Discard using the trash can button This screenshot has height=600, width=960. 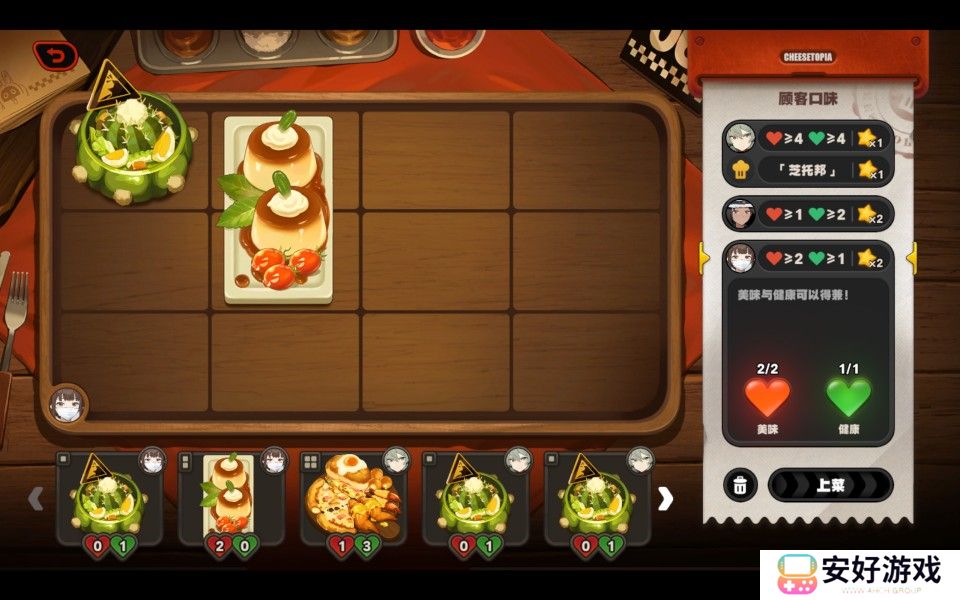(x=740, y=486)
